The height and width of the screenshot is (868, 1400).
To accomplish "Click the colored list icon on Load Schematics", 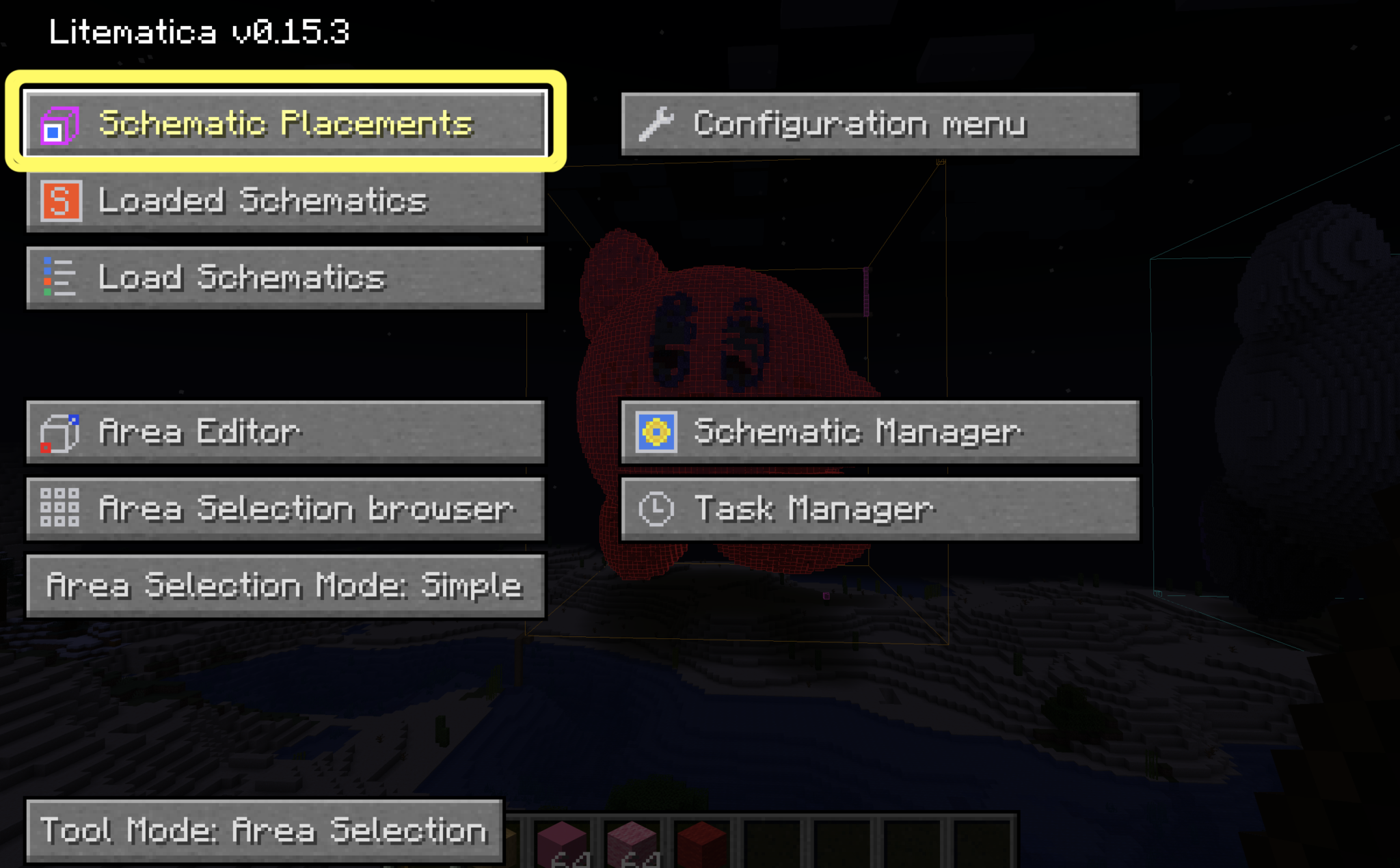I will (x=59, y=277).
